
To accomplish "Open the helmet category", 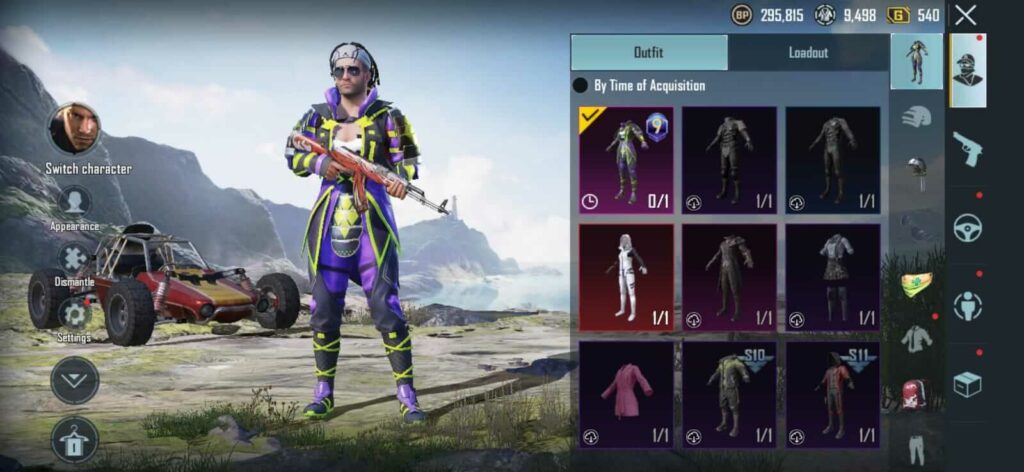I will pyautogui.click(x=916, y=116).
